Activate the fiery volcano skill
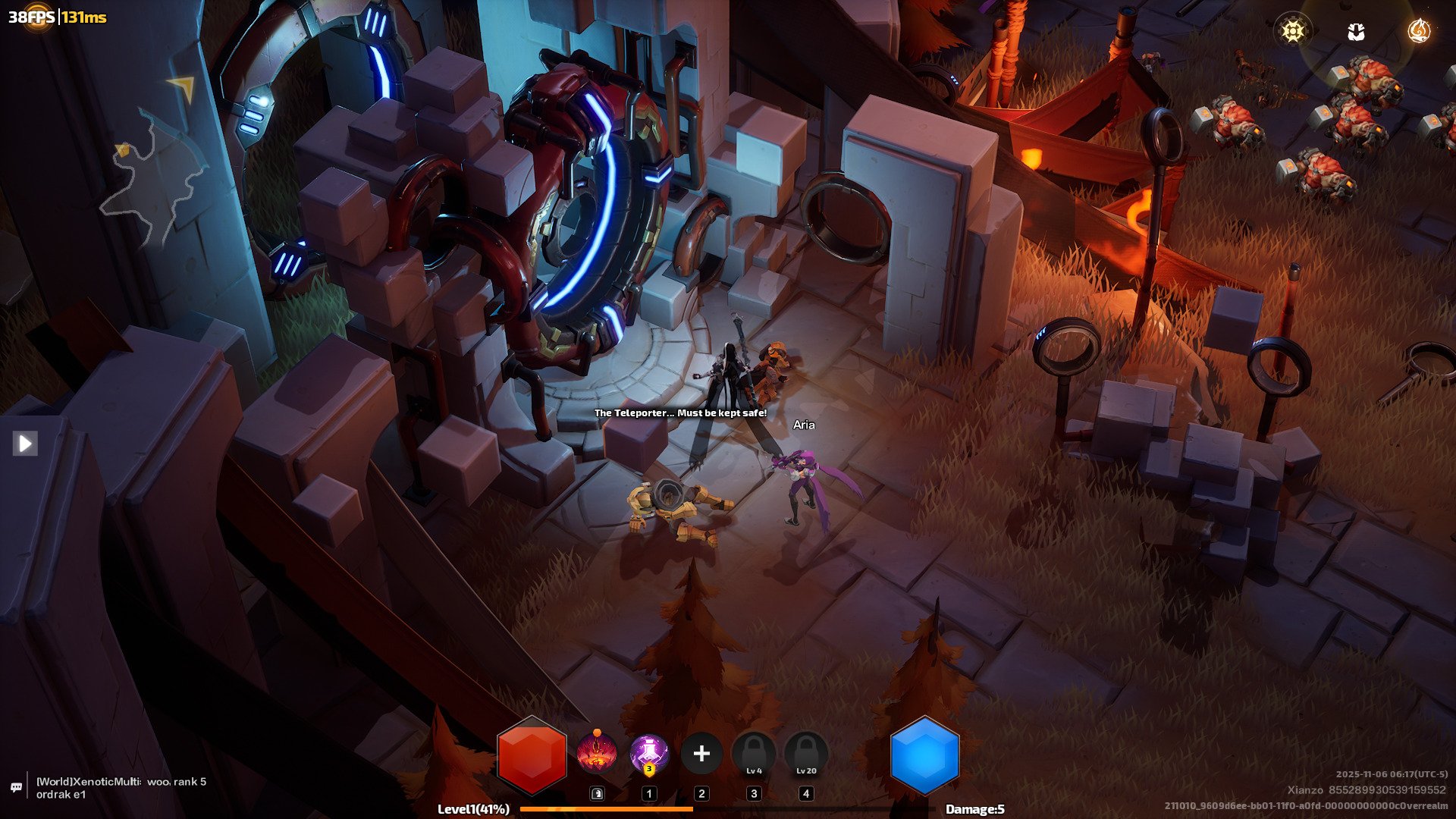Image resolution: width=1456 pixels, height=819 pixels. [x=596, y=754]
